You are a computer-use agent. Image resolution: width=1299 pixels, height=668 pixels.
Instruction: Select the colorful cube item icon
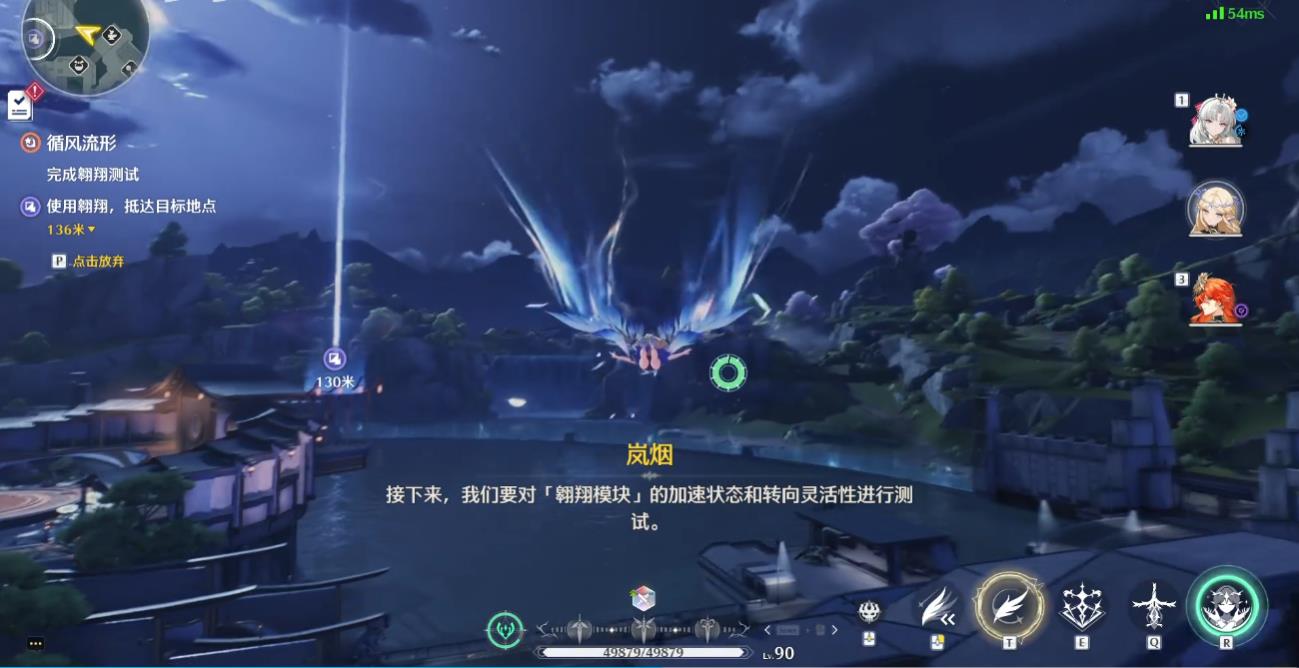pyautogui.click(x=643, y=599)
